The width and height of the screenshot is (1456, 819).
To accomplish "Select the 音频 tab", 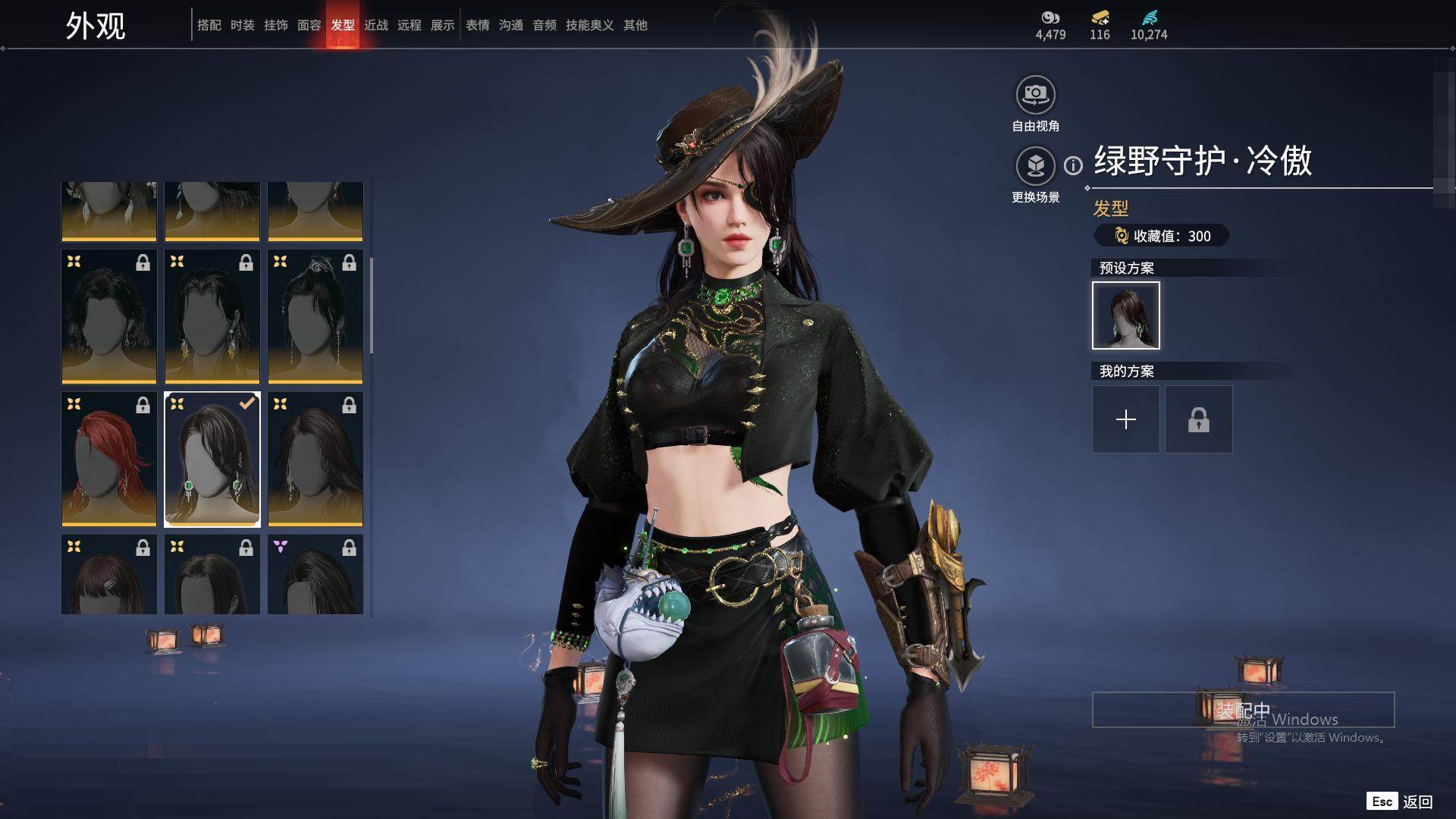I will pos(544,25).
